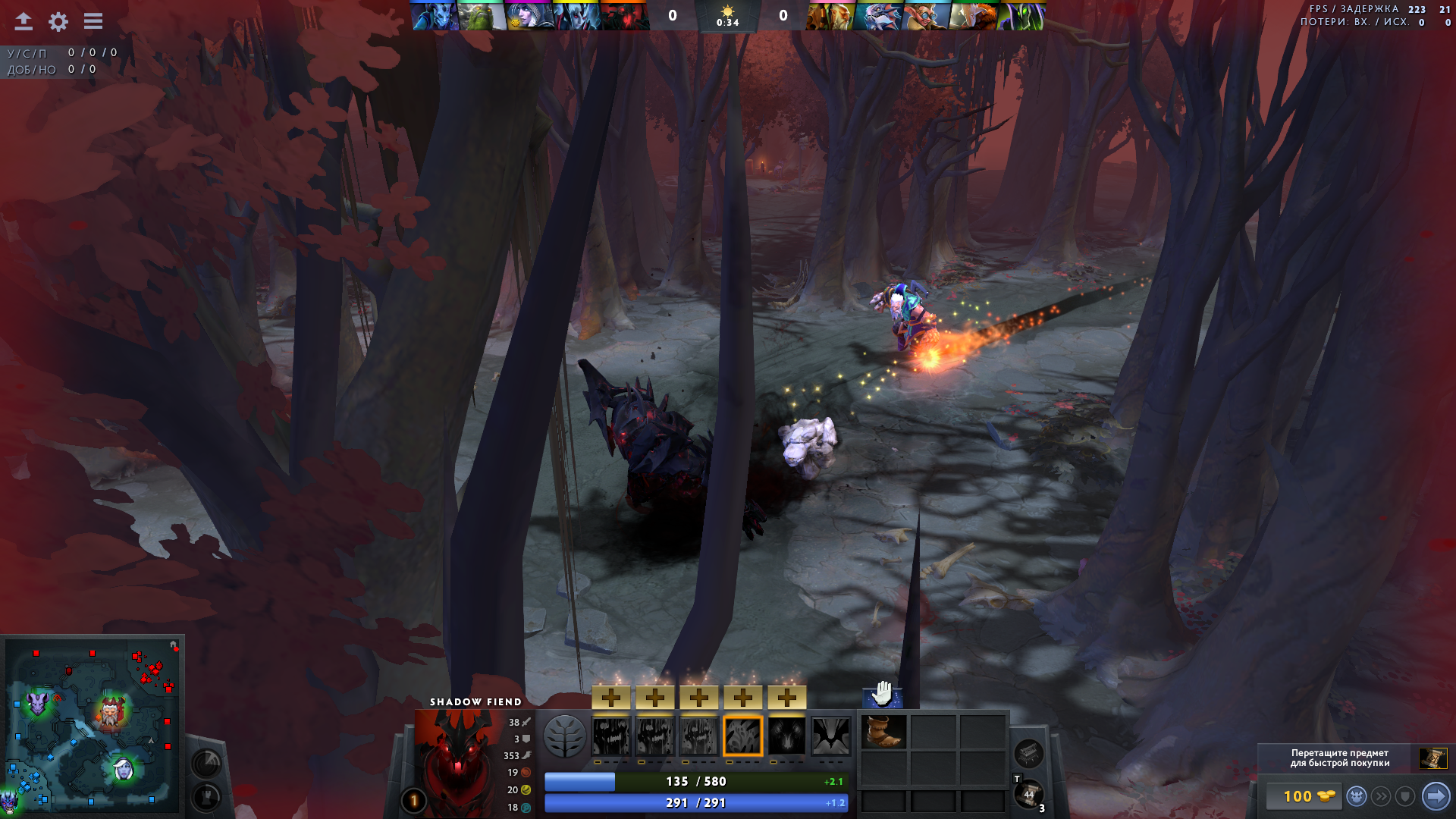Click the courier deliver arrow button

coord(1436,796)
